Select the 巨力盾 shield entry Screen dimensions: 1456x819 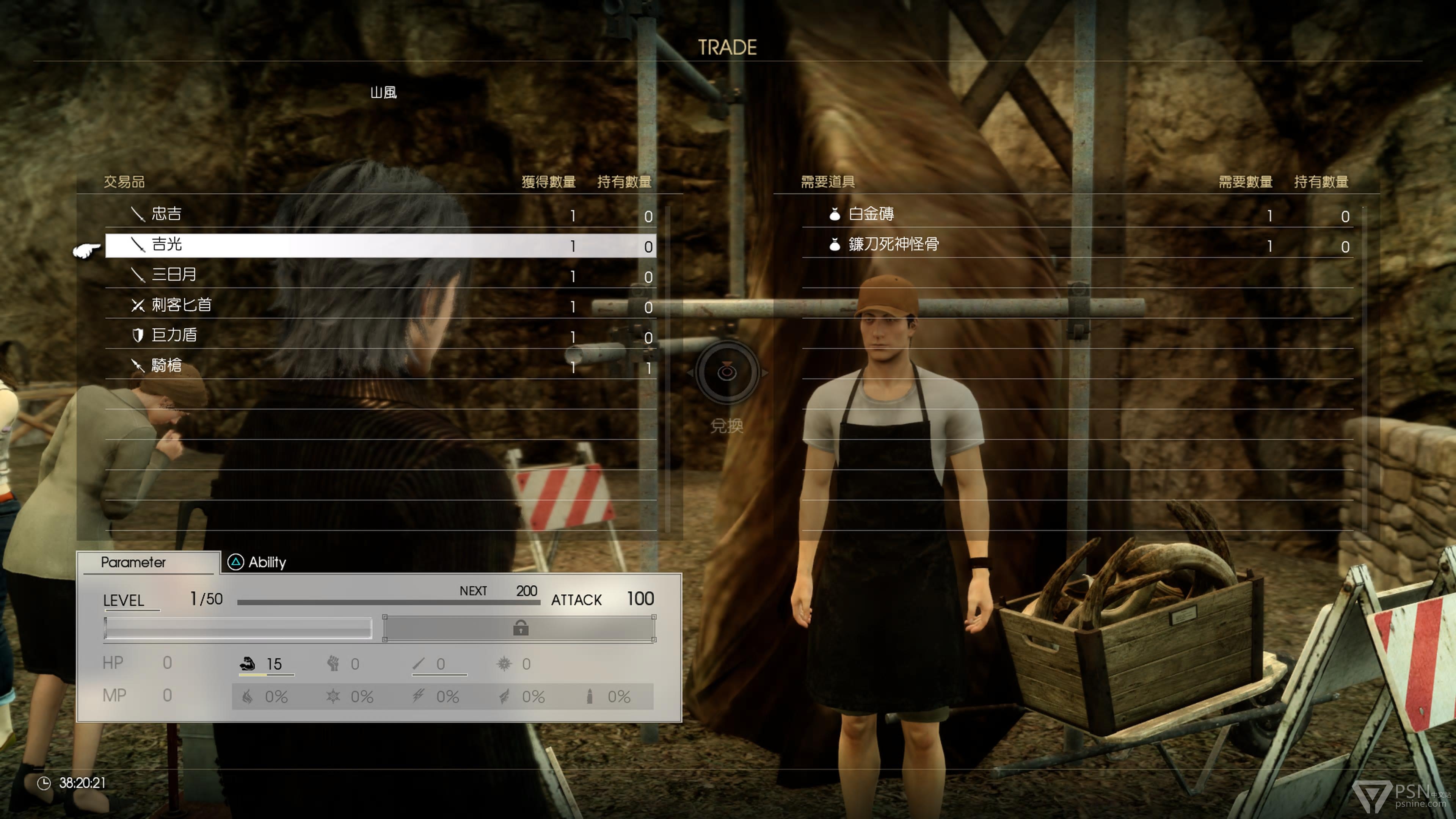(380, 336)
